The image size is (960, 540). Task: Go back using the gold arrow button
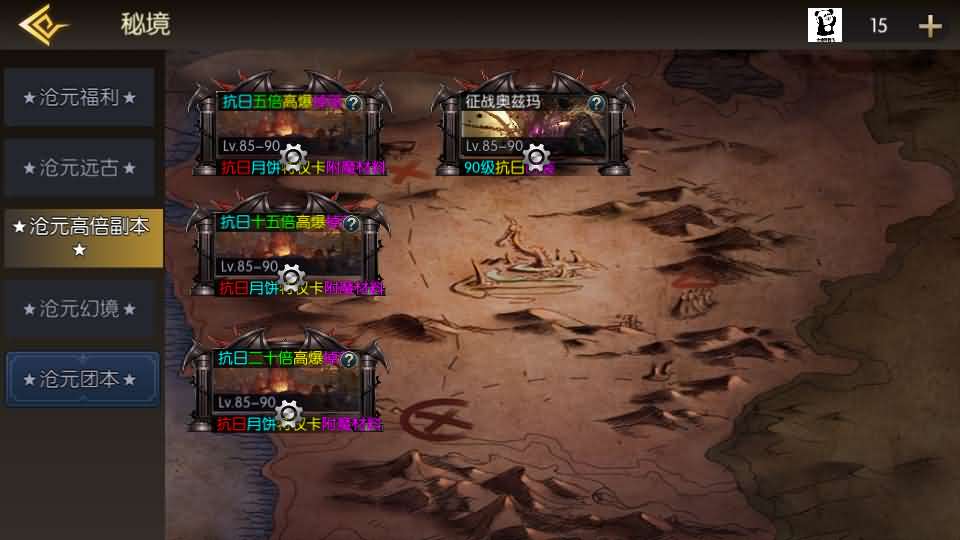pyautogui.click(x=42, y=25)
